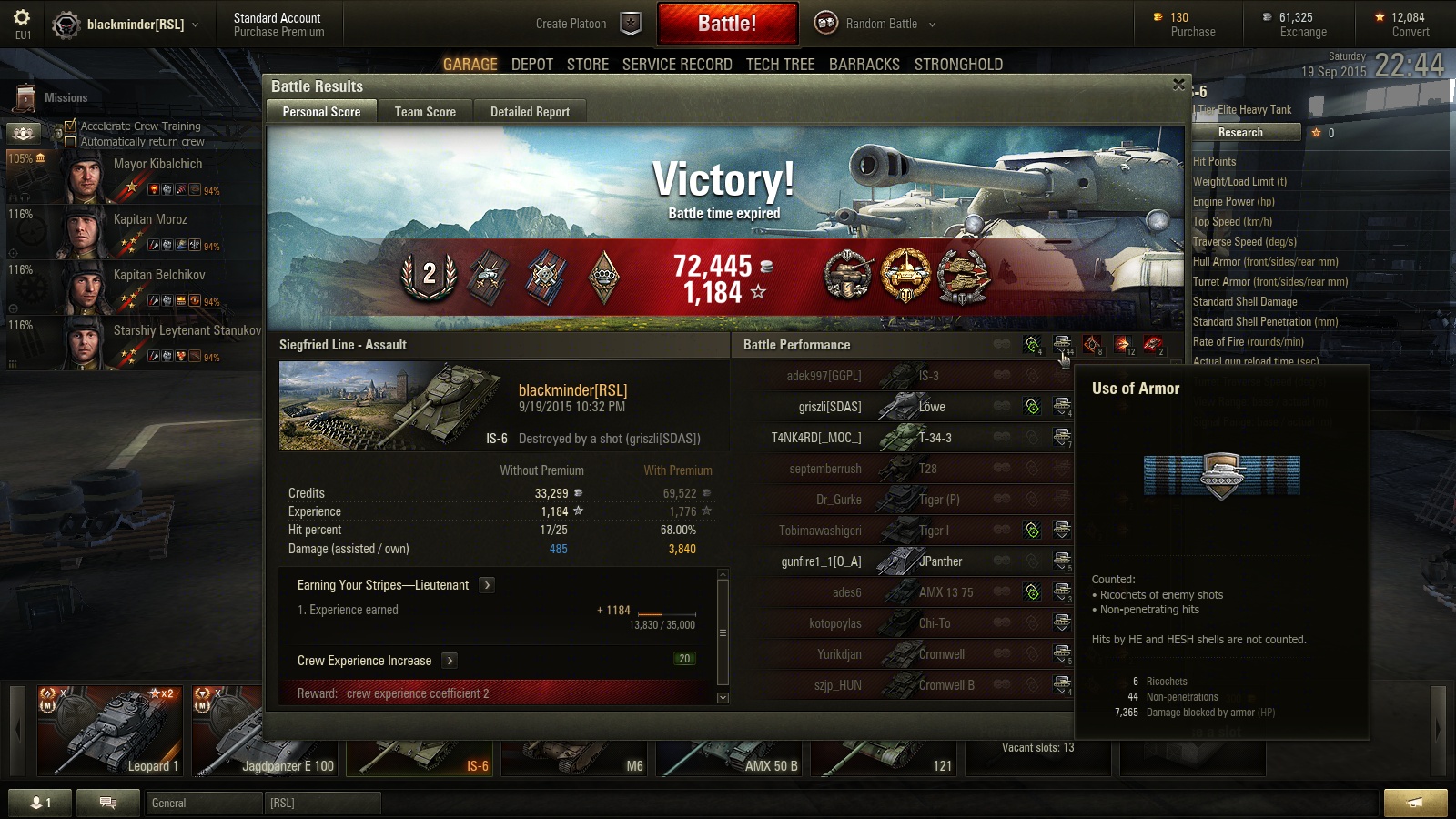Start a battle with the red Battle! button

[x=727, y=24]
